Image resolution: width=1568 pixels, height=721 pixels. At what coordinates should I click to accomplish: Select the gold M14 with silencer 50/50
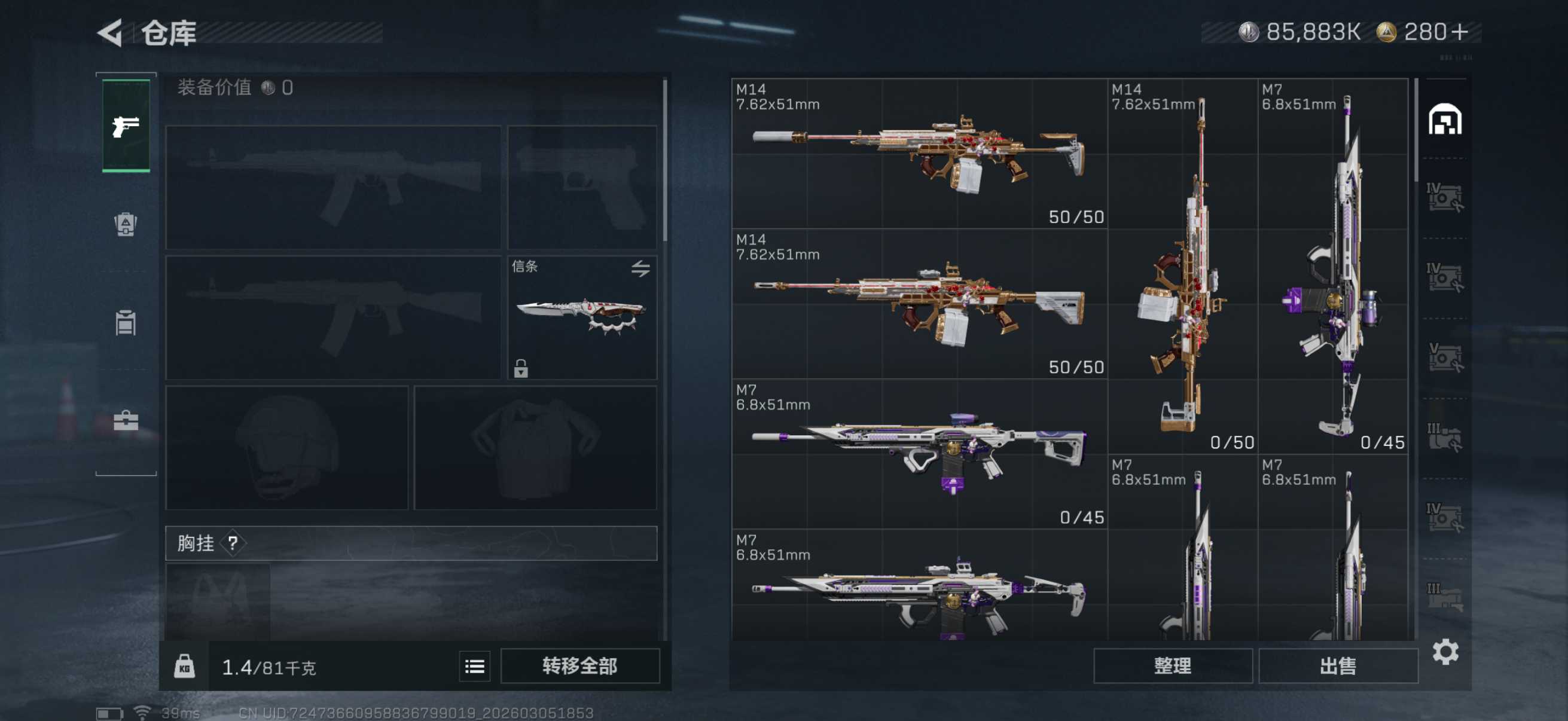(x=919, y=153)
